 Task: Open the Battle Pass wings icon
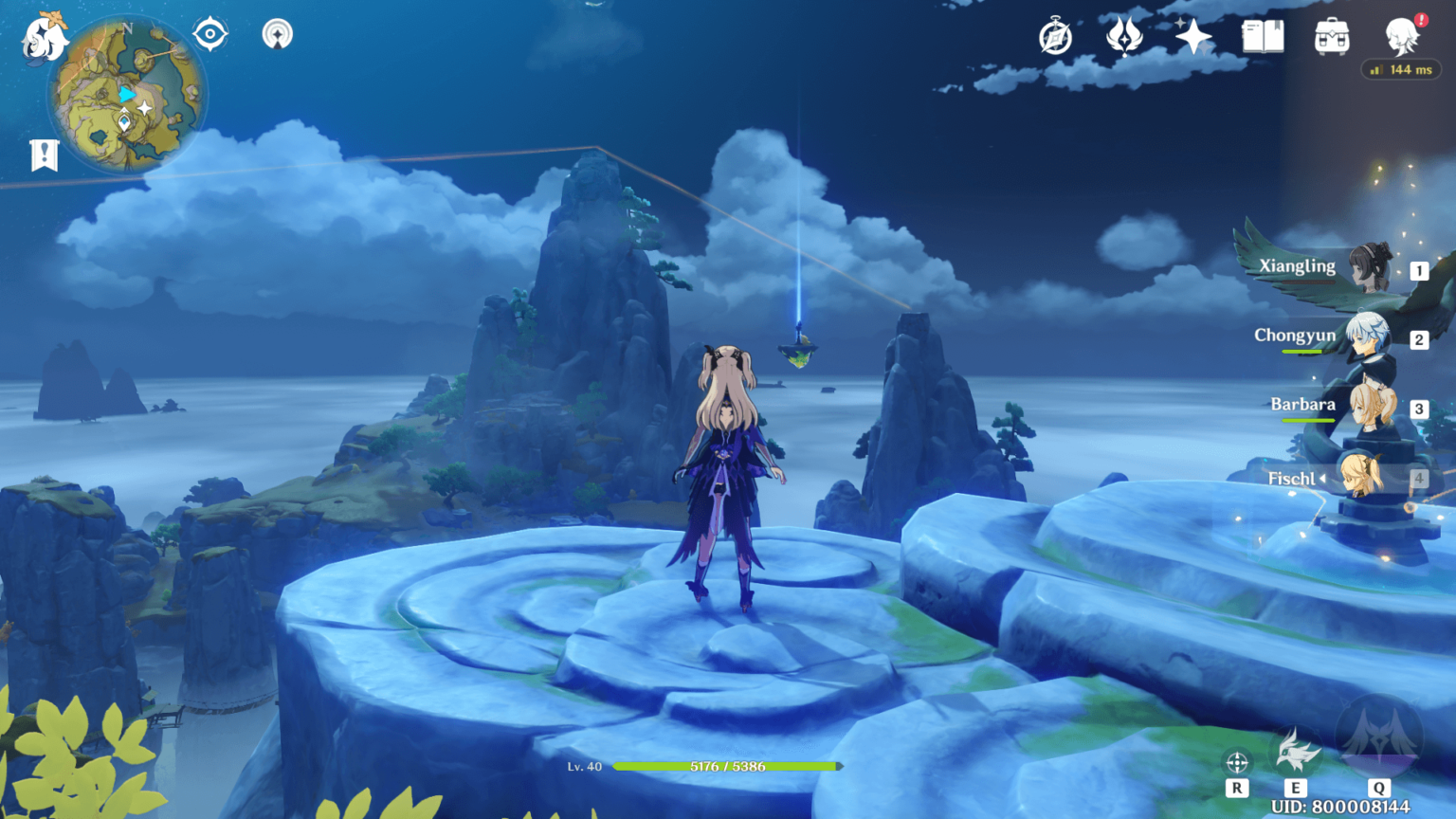(x=1123, y=36)
